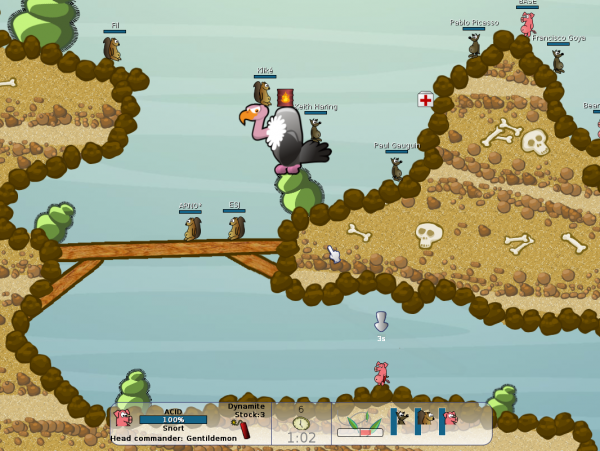600x451 pixels.
Task: Open the weapon menu via the Dynamite icon
Action: [244, 428]
